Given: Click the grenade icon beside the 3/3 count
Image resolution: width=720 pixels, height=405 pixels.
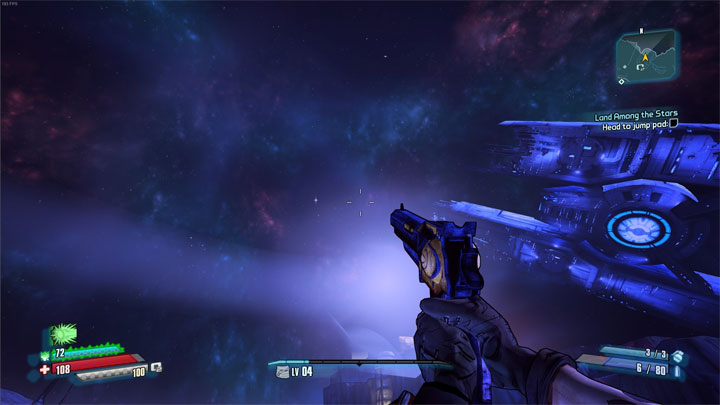Looking at the screenshot, I should click(677, 355).
